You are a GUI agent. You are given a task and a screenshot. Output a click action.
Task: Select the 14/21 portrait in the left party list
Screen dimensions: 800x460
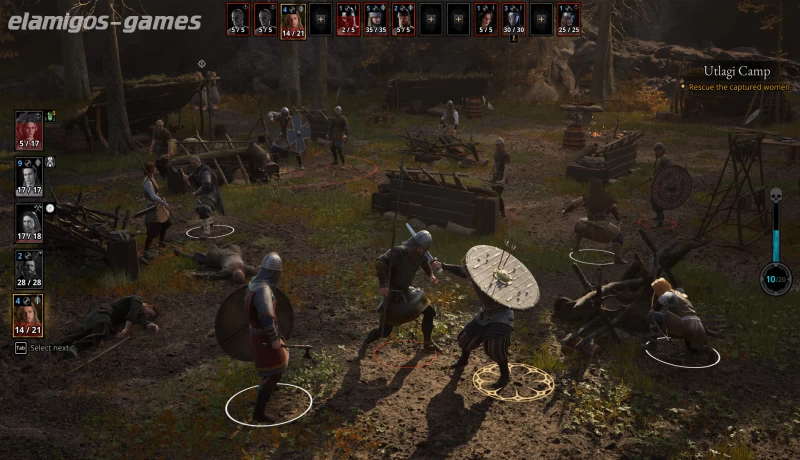pos(29,312)
